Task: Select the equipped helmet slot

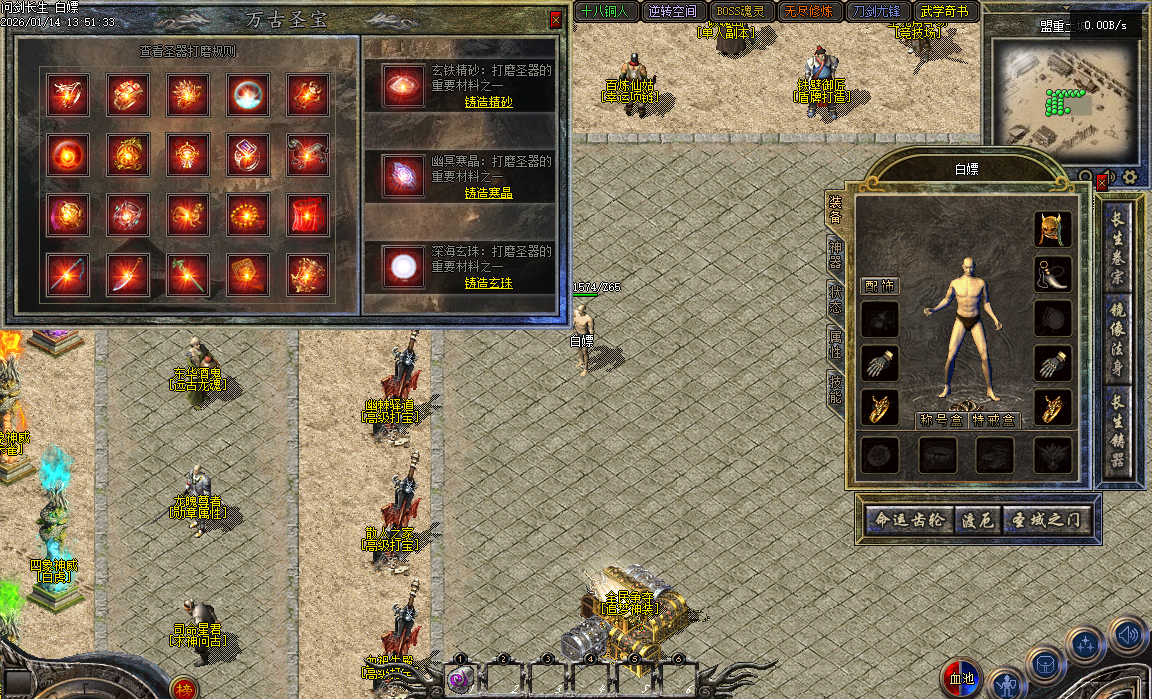Action: tap(1052, 230)
